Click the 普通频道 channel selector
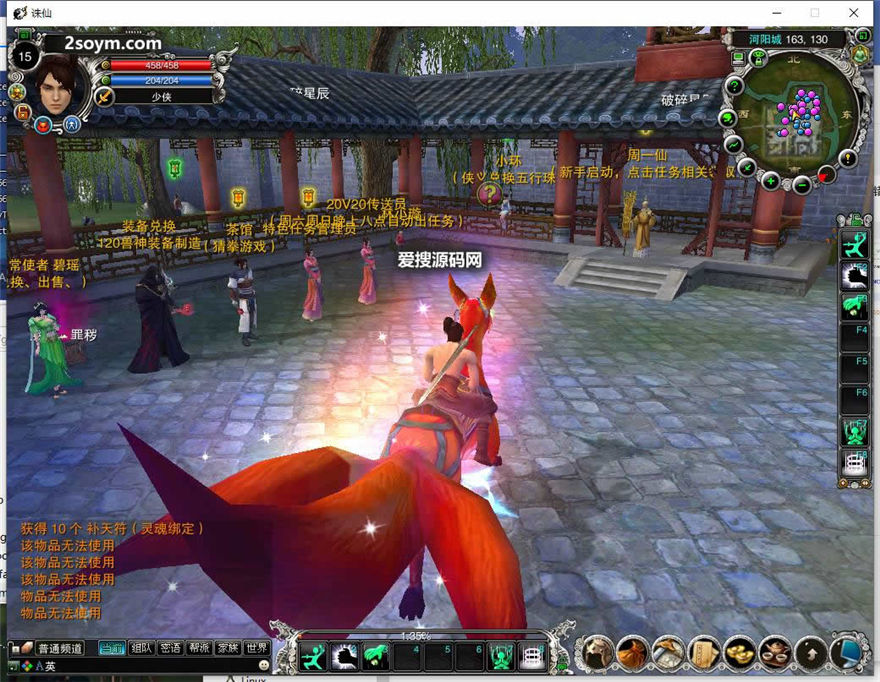The height and width of the screenshot is (682, 880). [60, 648]
